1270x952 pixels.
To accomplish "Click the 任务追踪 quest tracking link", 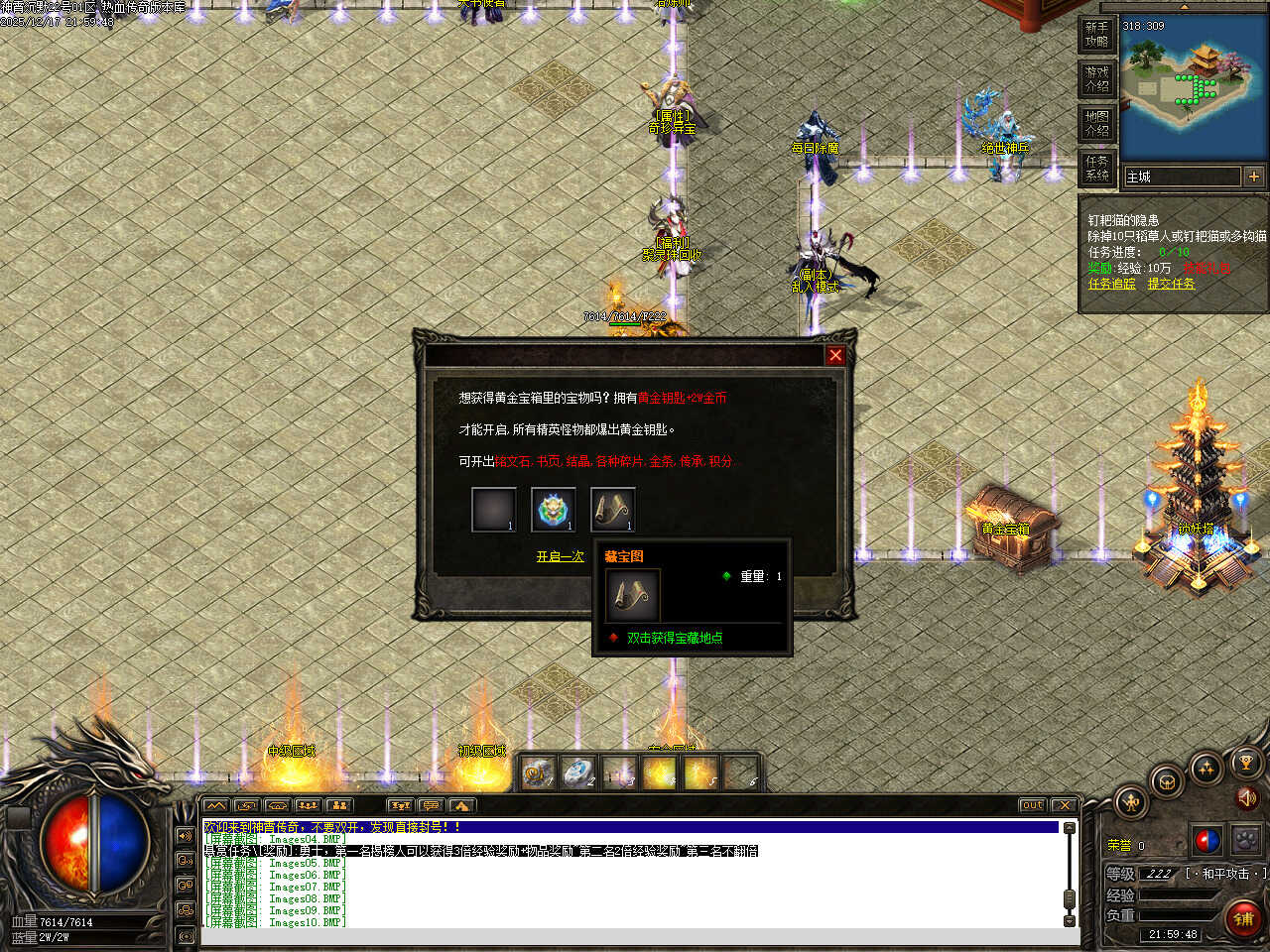I will (1111, 284).
